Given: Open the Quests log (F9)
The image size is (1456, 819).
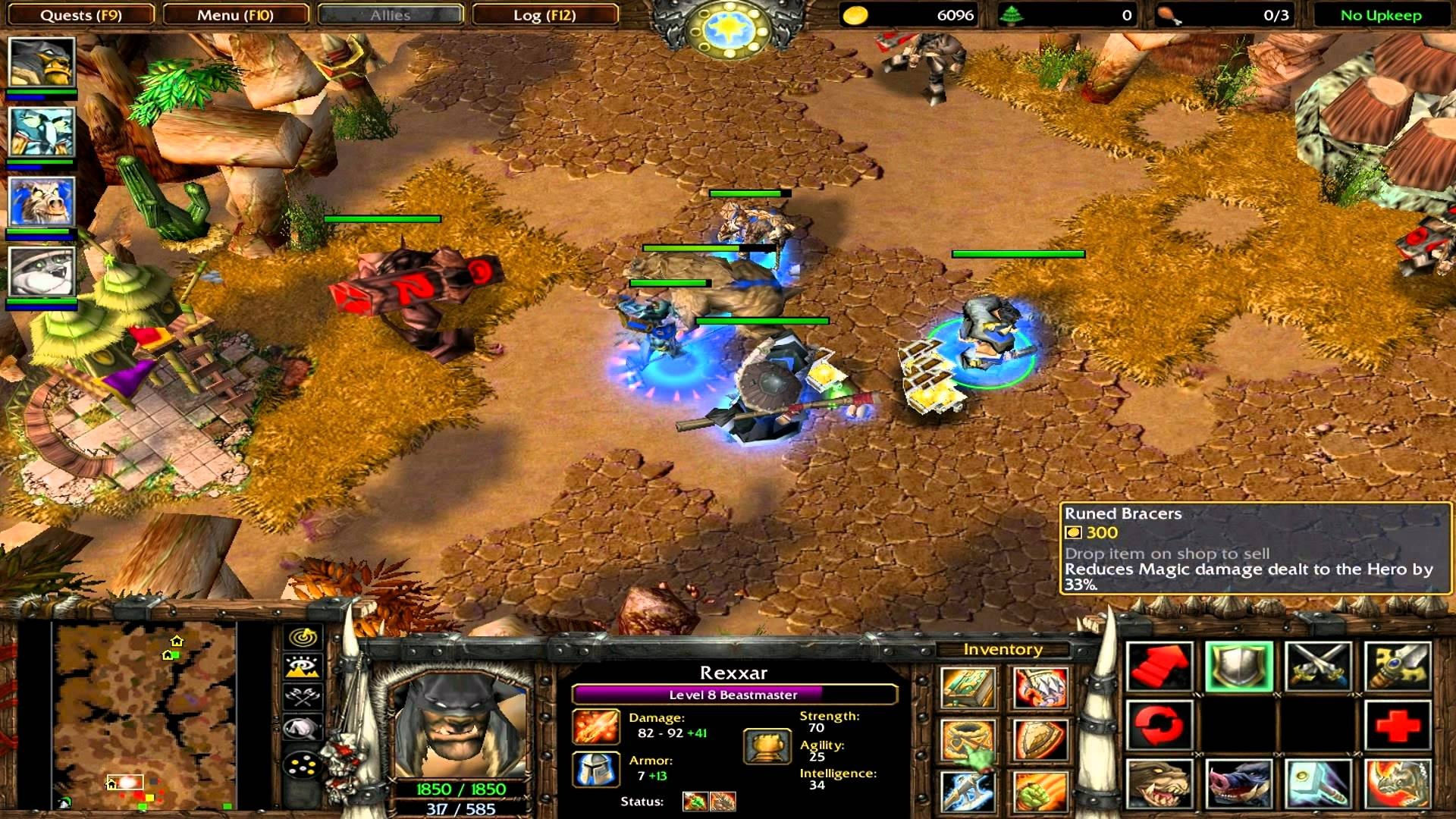Looking at the screenshot, I should pyautogui.click(x=83, y=14).
